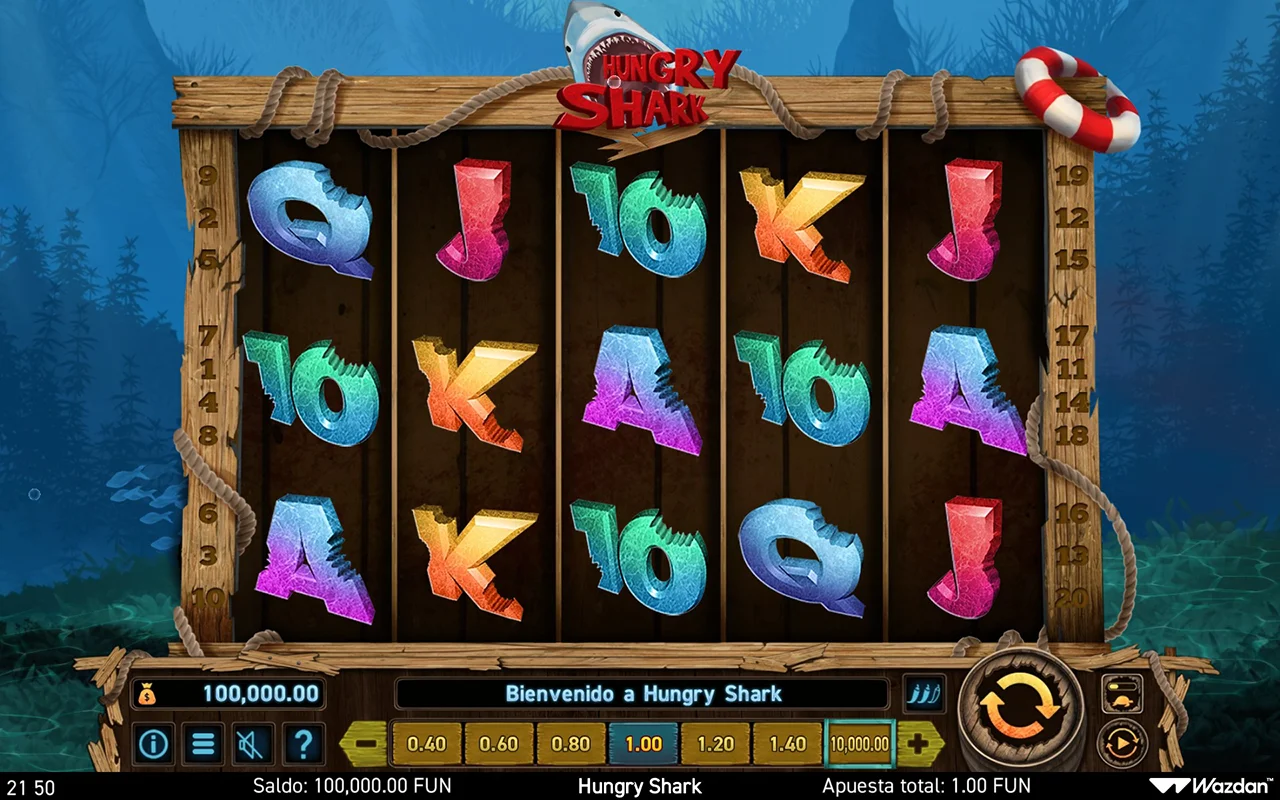Decrease the bet with the minus button
Image resolution: width=1280 pixels, height=800 pixels.
pyautogui.click(x=366, y=744)
